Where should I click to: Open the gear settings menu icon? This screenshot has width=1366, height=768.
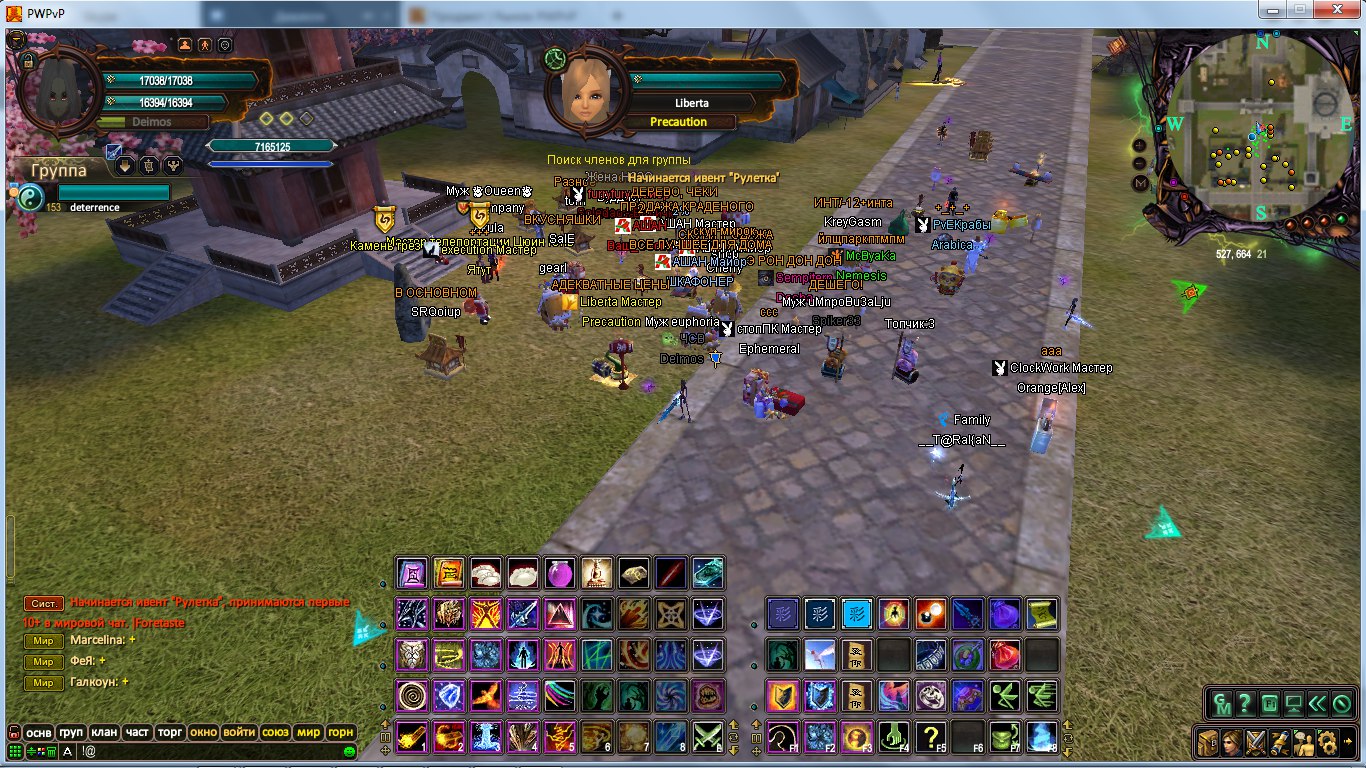[1328, 742]
